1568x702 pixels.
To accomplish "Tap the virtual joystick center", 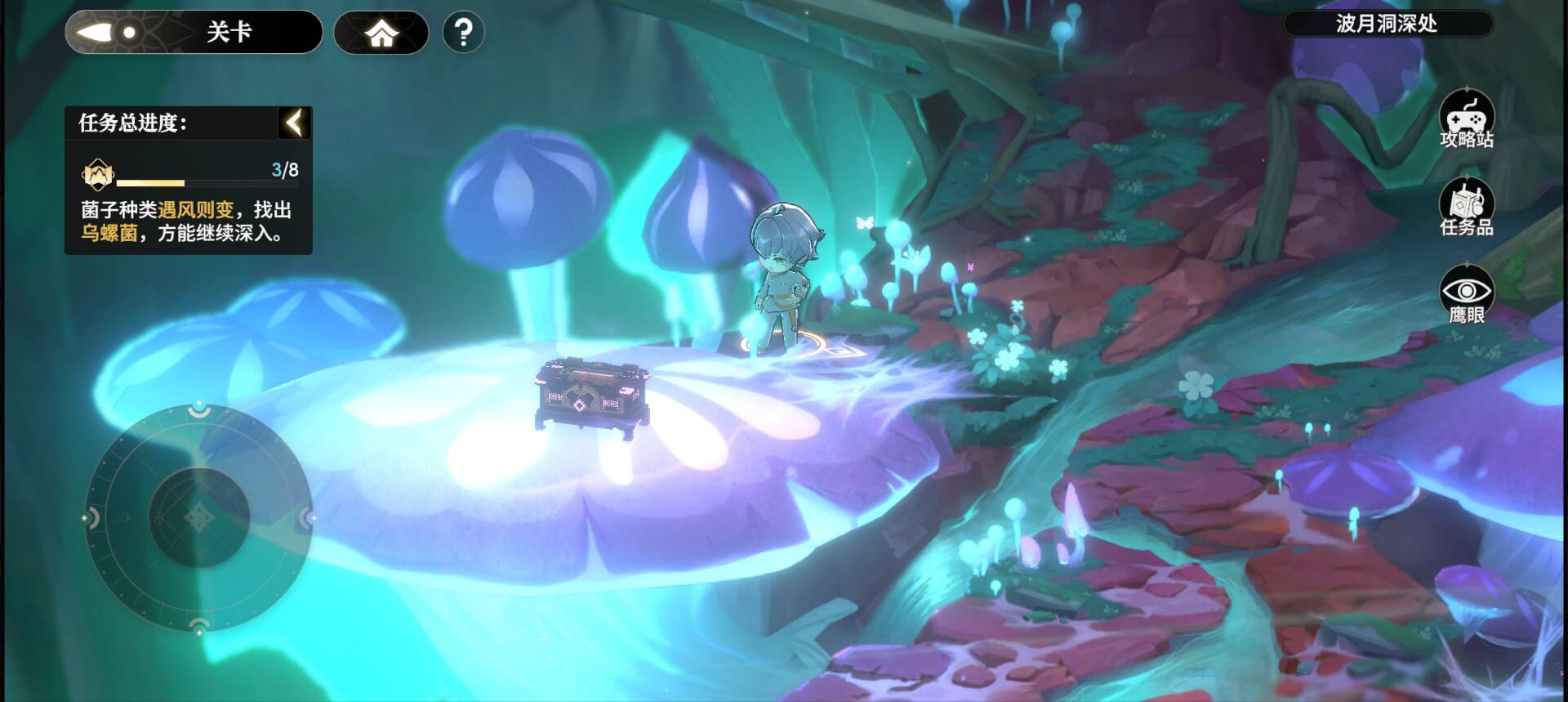I will tap(198, 517).
